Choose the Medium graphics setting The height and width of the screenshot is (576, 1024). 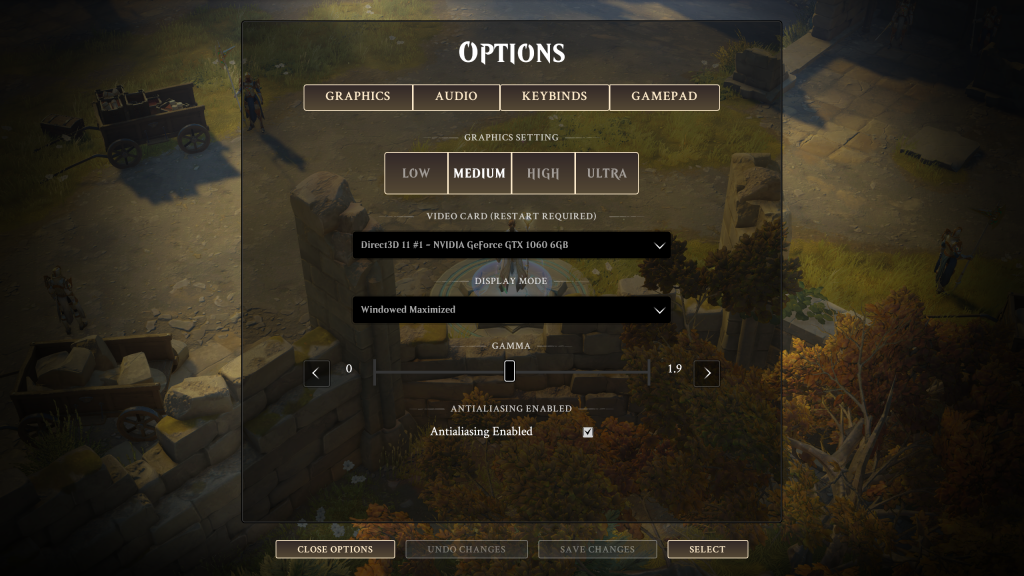click(x=479, y=173)
